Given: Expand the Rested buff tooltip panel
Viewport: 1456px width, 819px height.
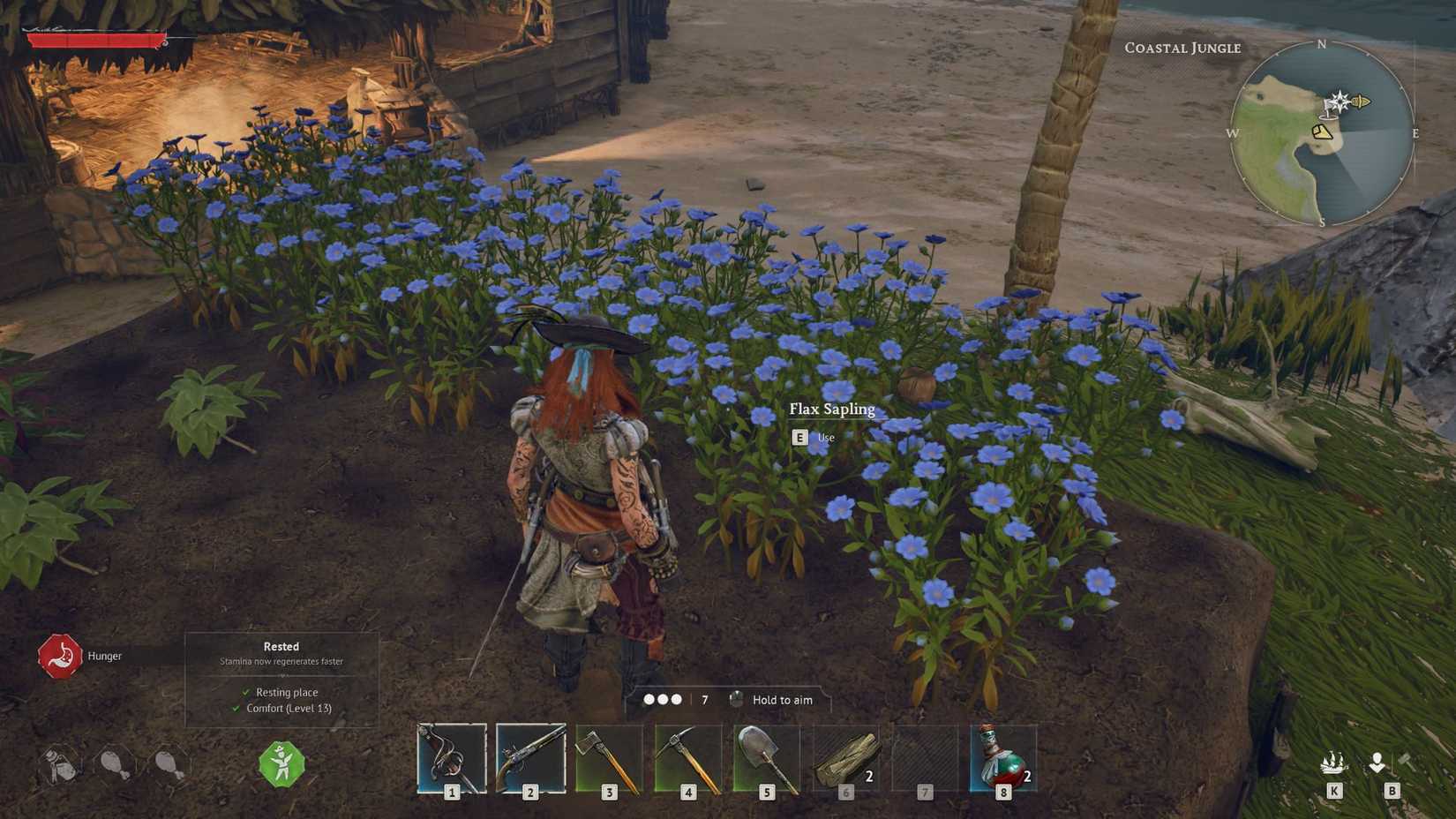Looking at the screenshot, I should (x=281, y=646).
